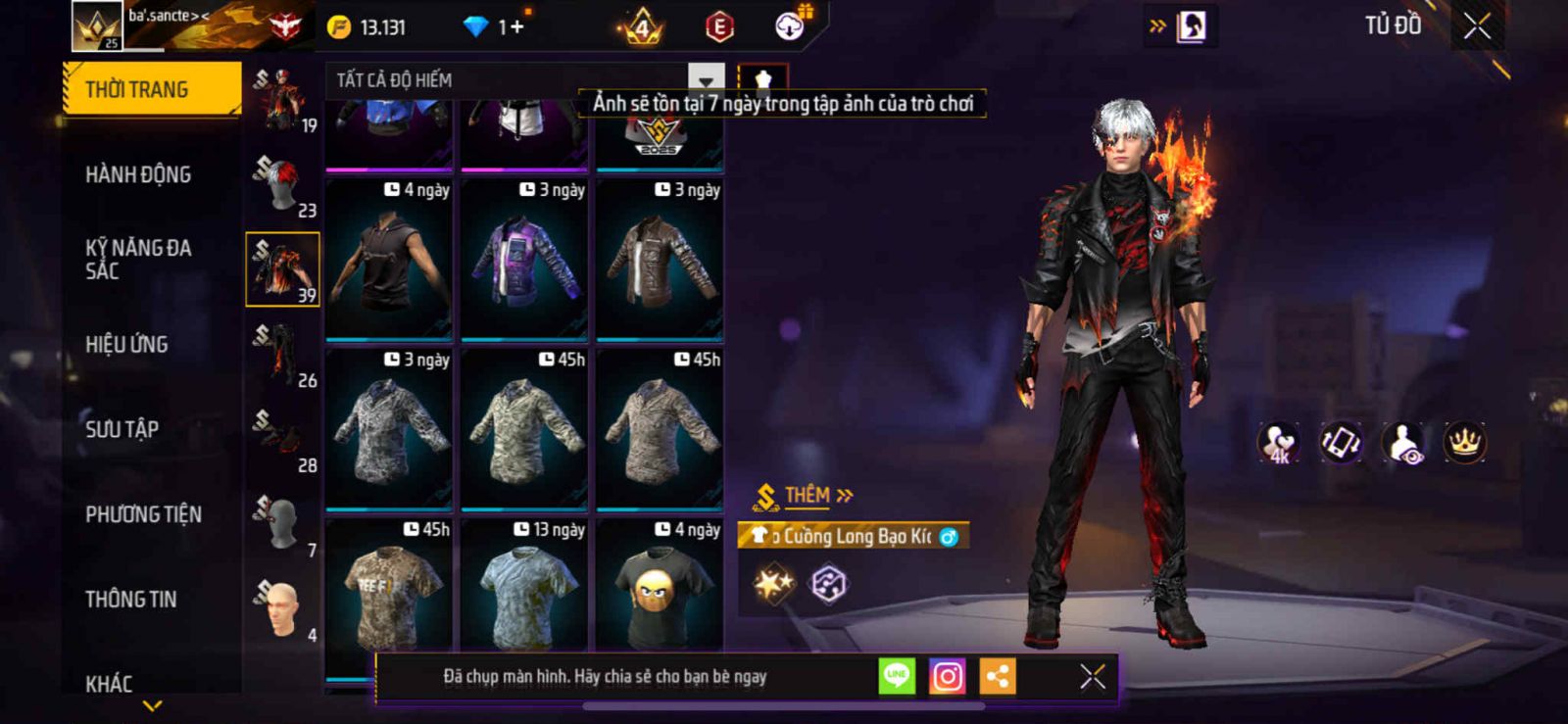This screenshot has height=724, width=1568.
Task: Add diamonds with the plus button
Action: coord(516,26)
